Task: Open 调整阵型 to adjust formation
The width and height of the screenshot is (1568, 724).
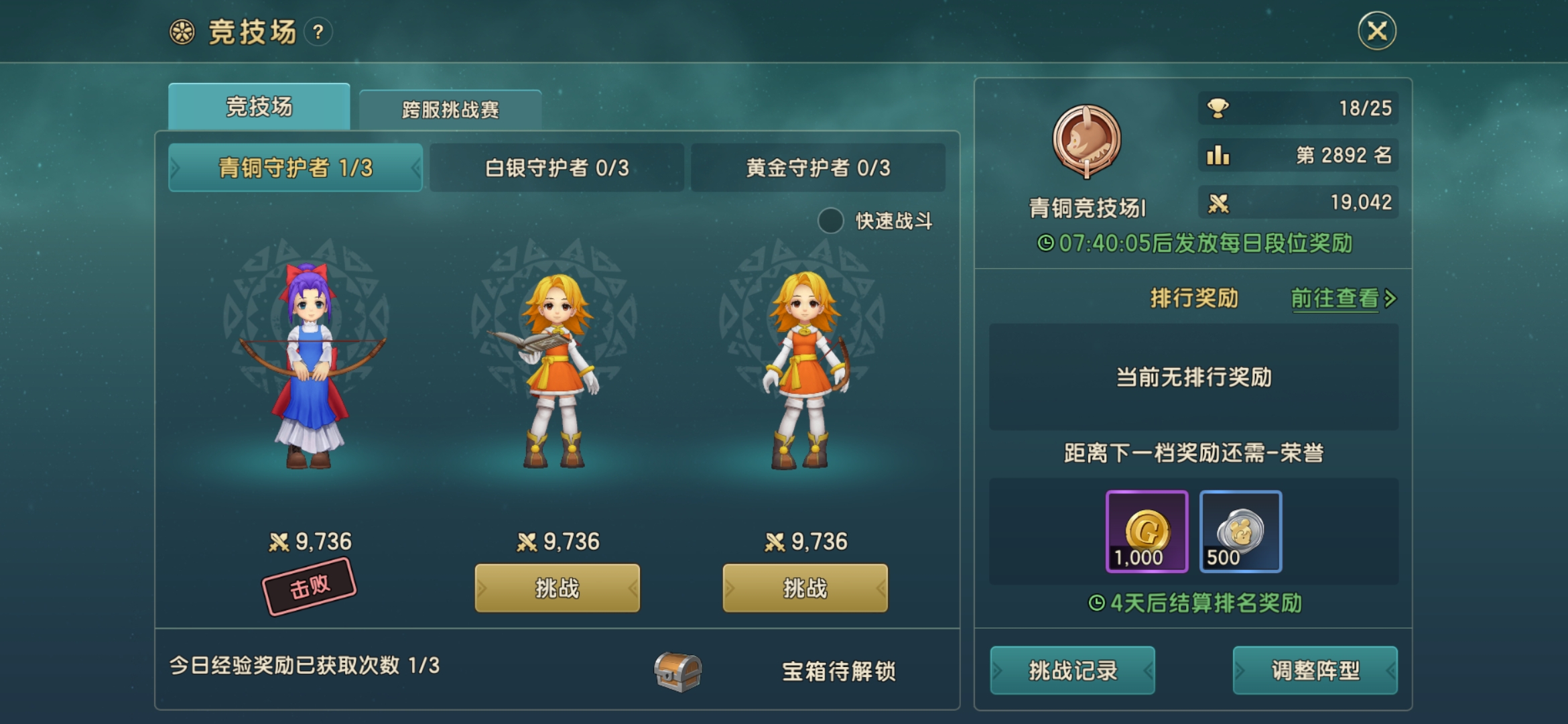Action: [x=1315, y=671]
